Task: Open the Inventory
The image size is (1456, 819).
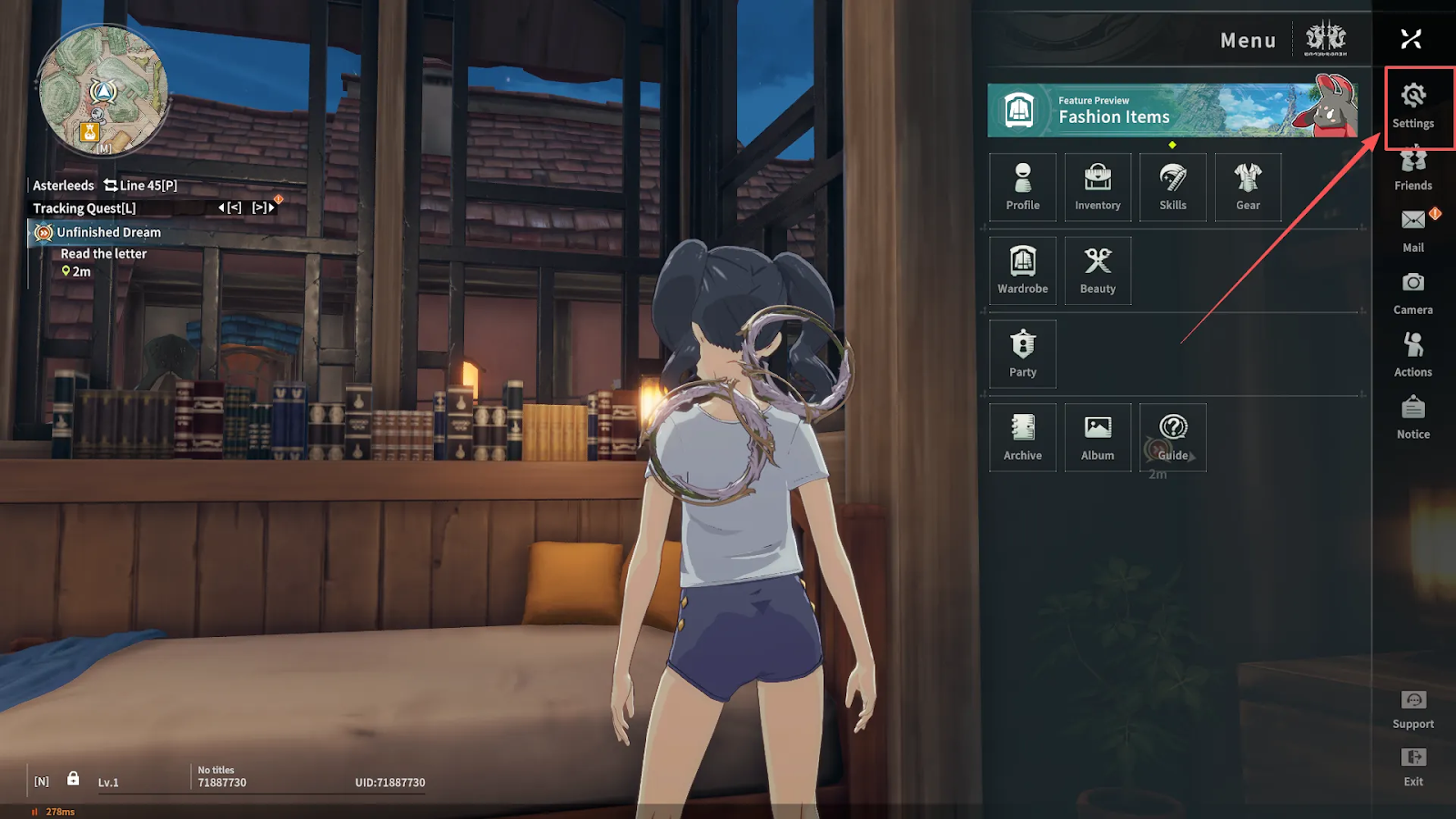Action: pyautogui.click(x=1097, y=187)
